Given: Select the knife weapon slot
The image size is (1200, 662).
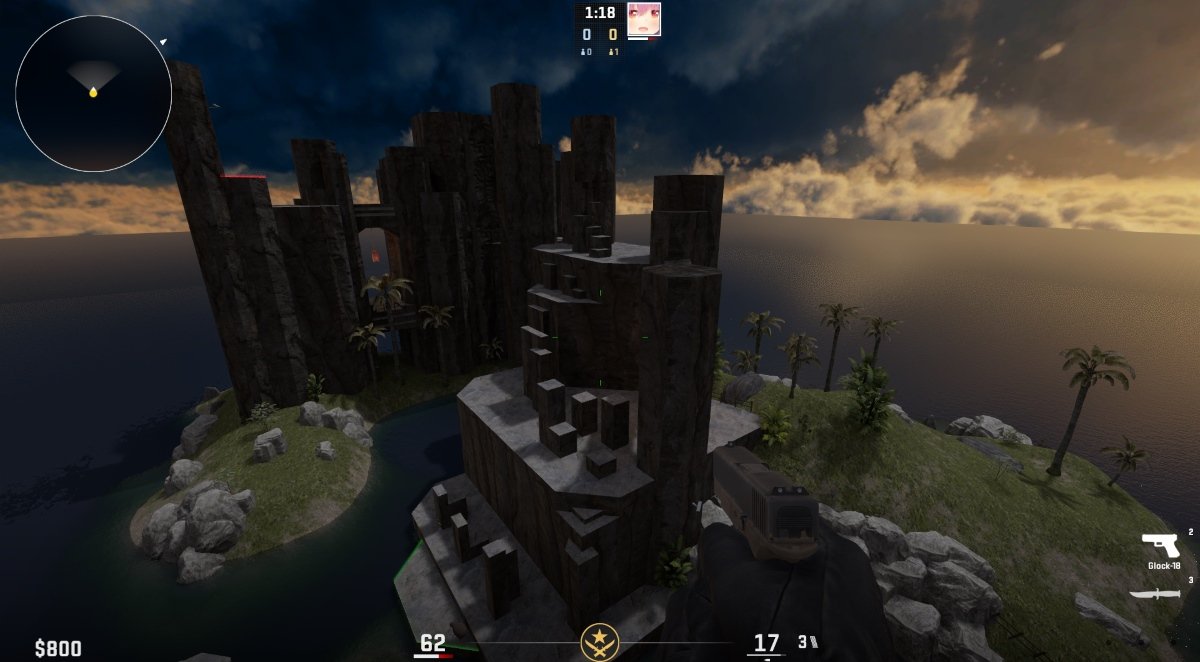Looking at the screenshot, I should pyautogui.click(x=1153, y=594).
